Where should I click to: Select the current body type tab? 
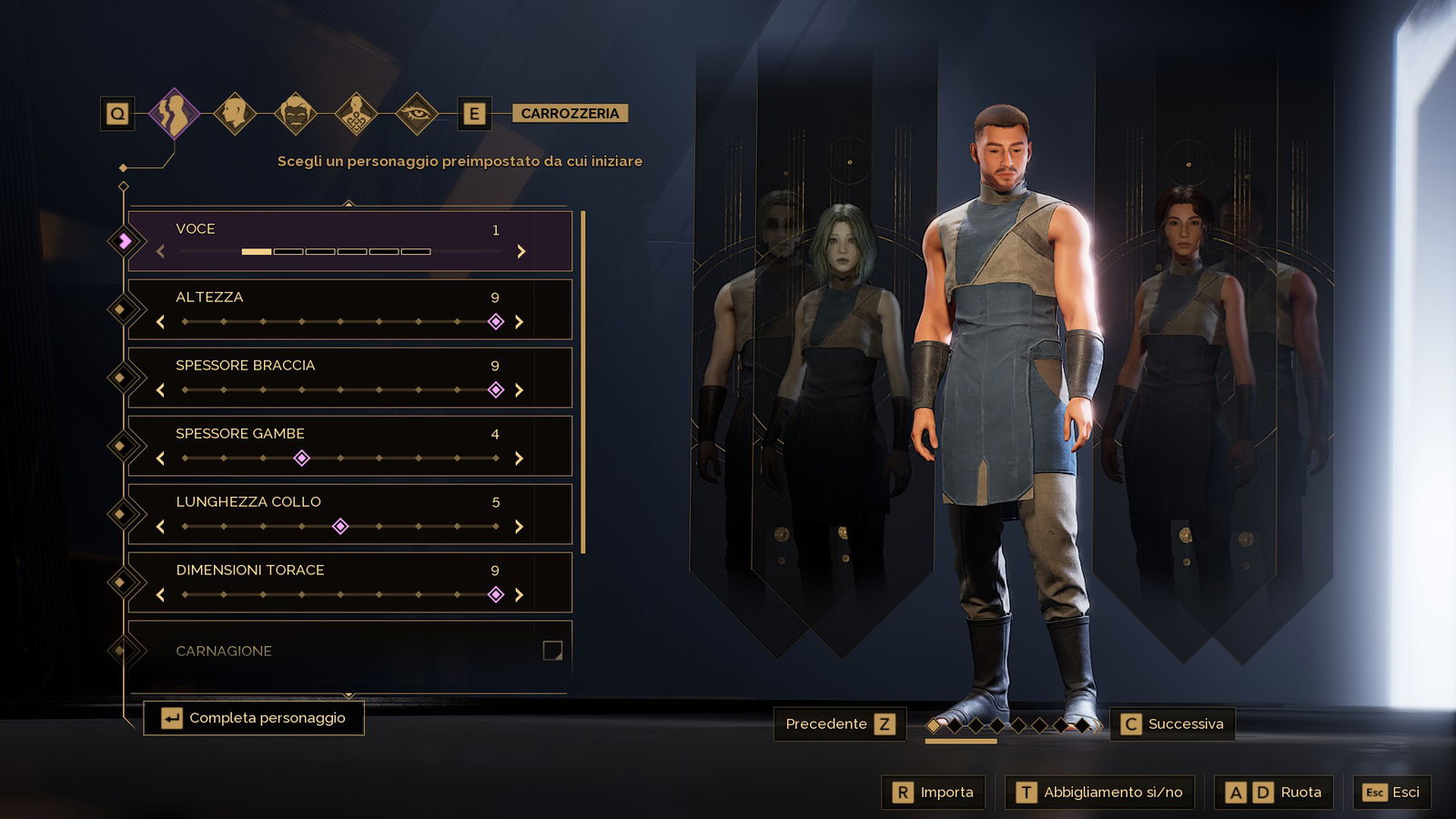point(173,113)
